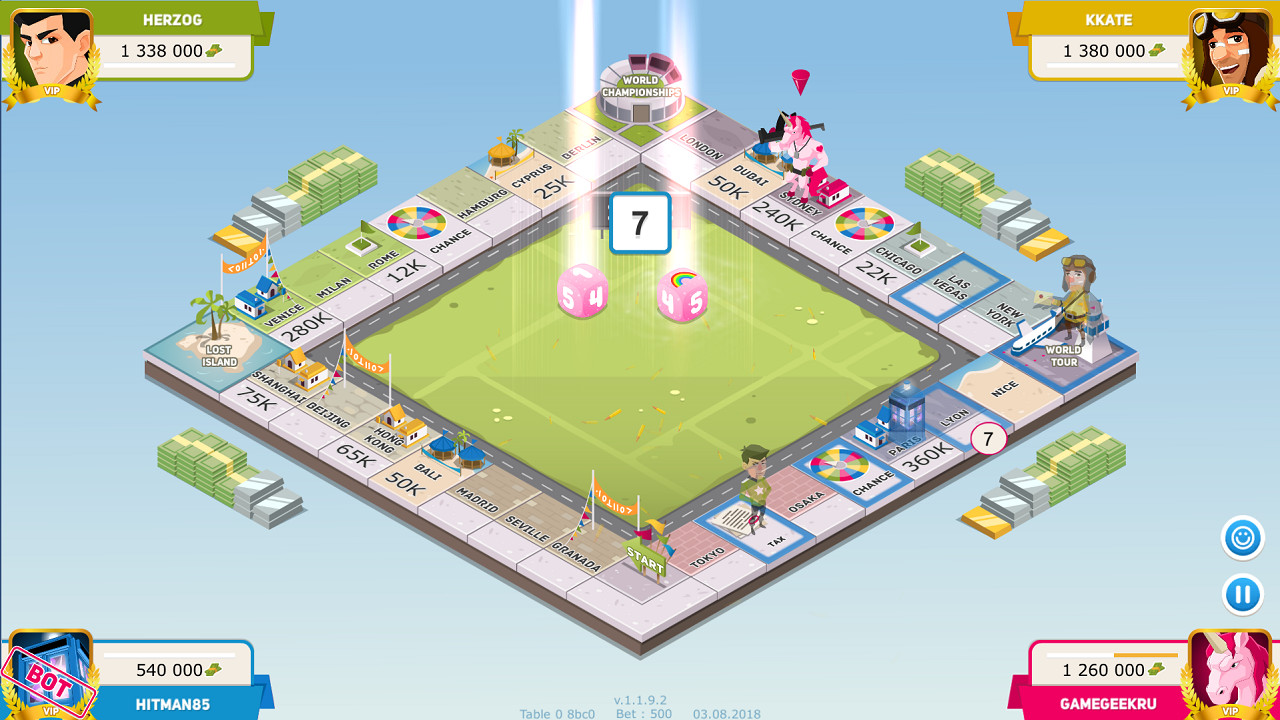Open the emoji chat smiley icon
Screen dimensions: 1280x720
[x=1240, y=536]
